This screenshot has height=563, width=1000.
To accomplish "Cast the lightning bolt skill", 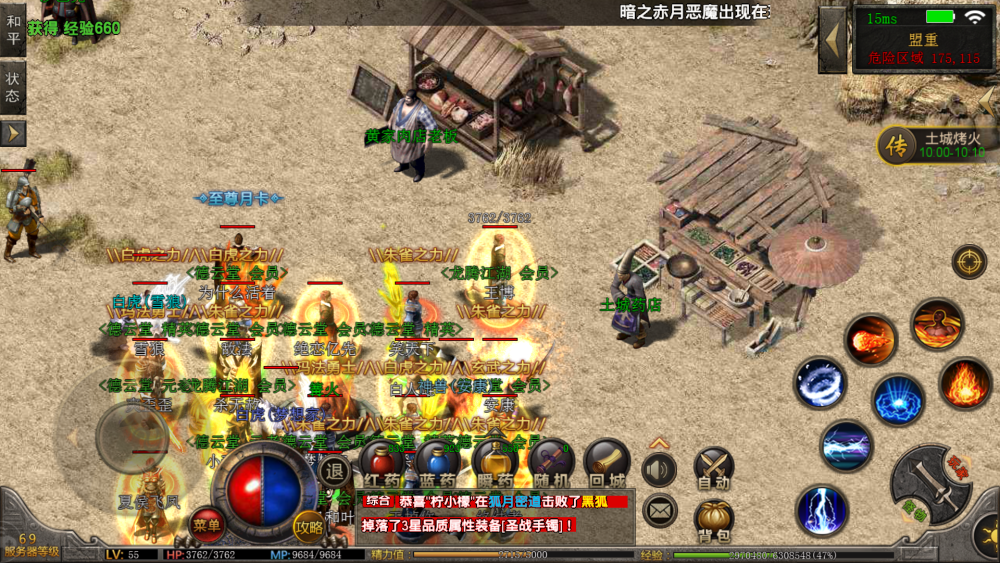I will 822,510.
